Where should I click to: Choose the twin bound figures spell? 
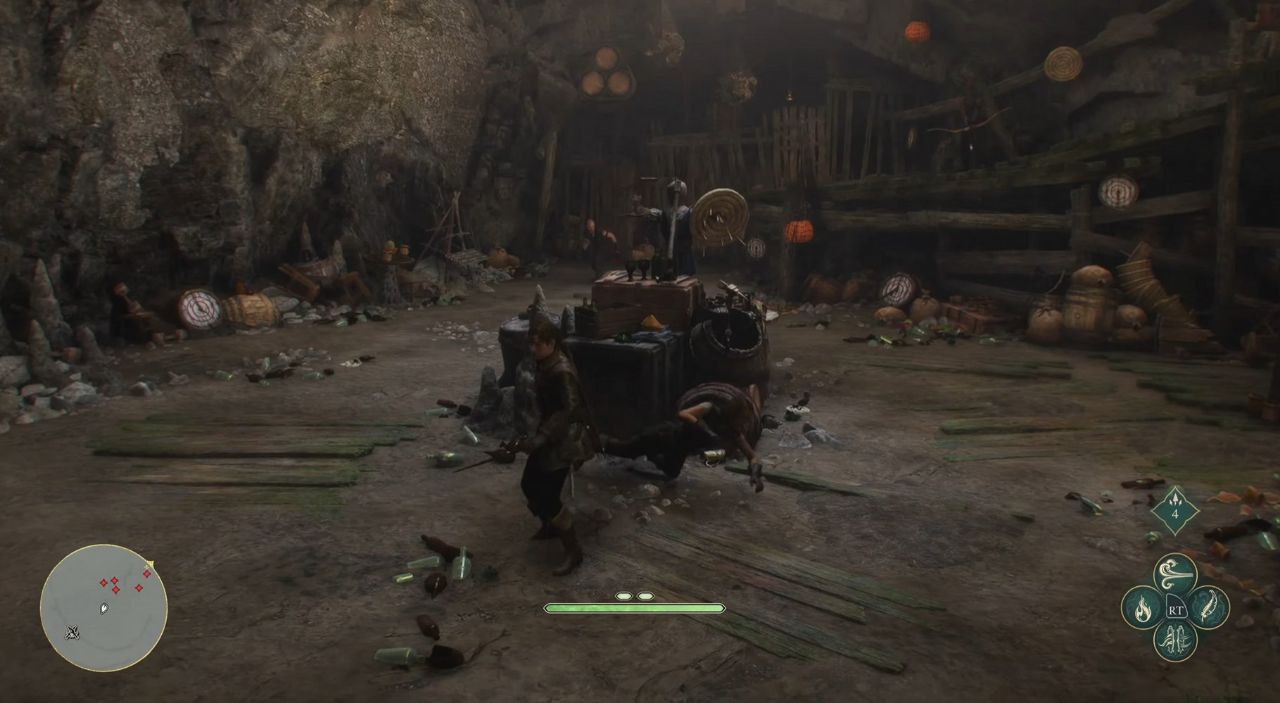pyautogui.click(x=1175, y=640)
